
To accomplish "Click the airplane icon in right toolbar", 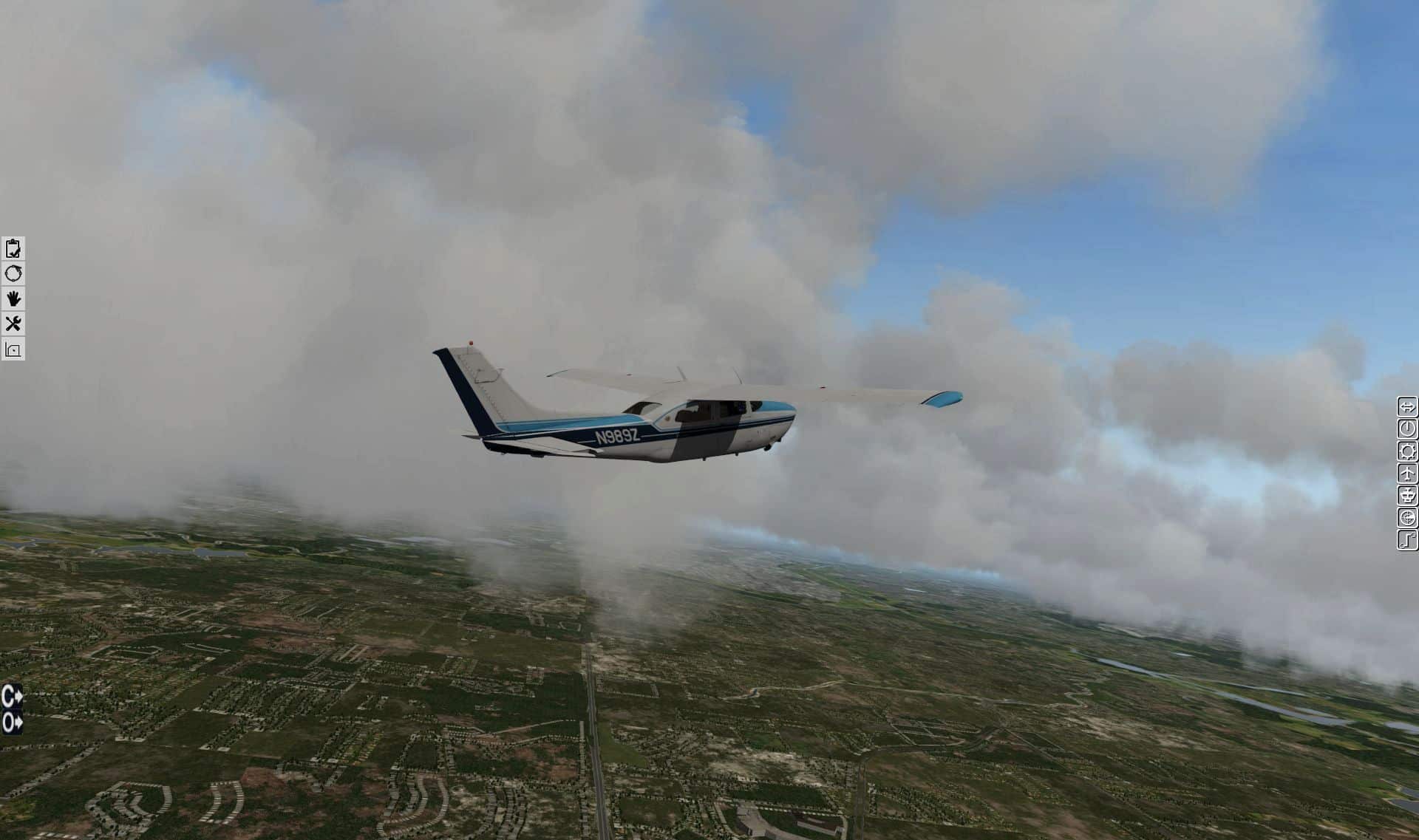I will coord(1407,473).
